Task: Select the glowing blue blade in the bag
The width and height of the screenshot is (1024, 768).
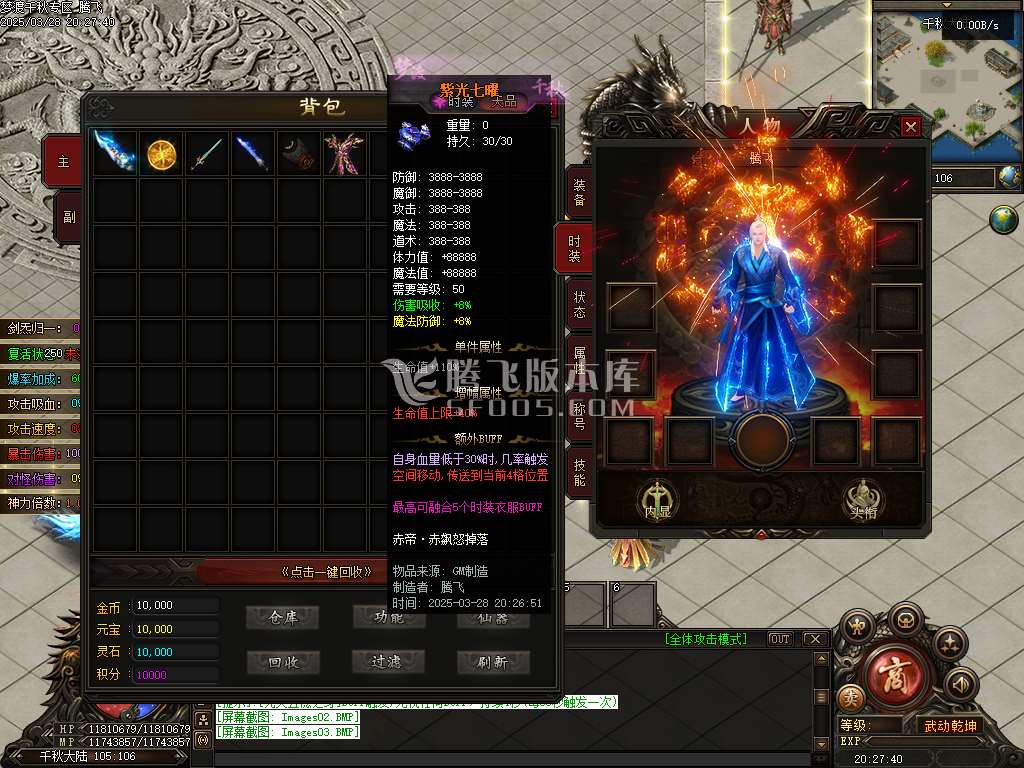Action: (115, 153)
